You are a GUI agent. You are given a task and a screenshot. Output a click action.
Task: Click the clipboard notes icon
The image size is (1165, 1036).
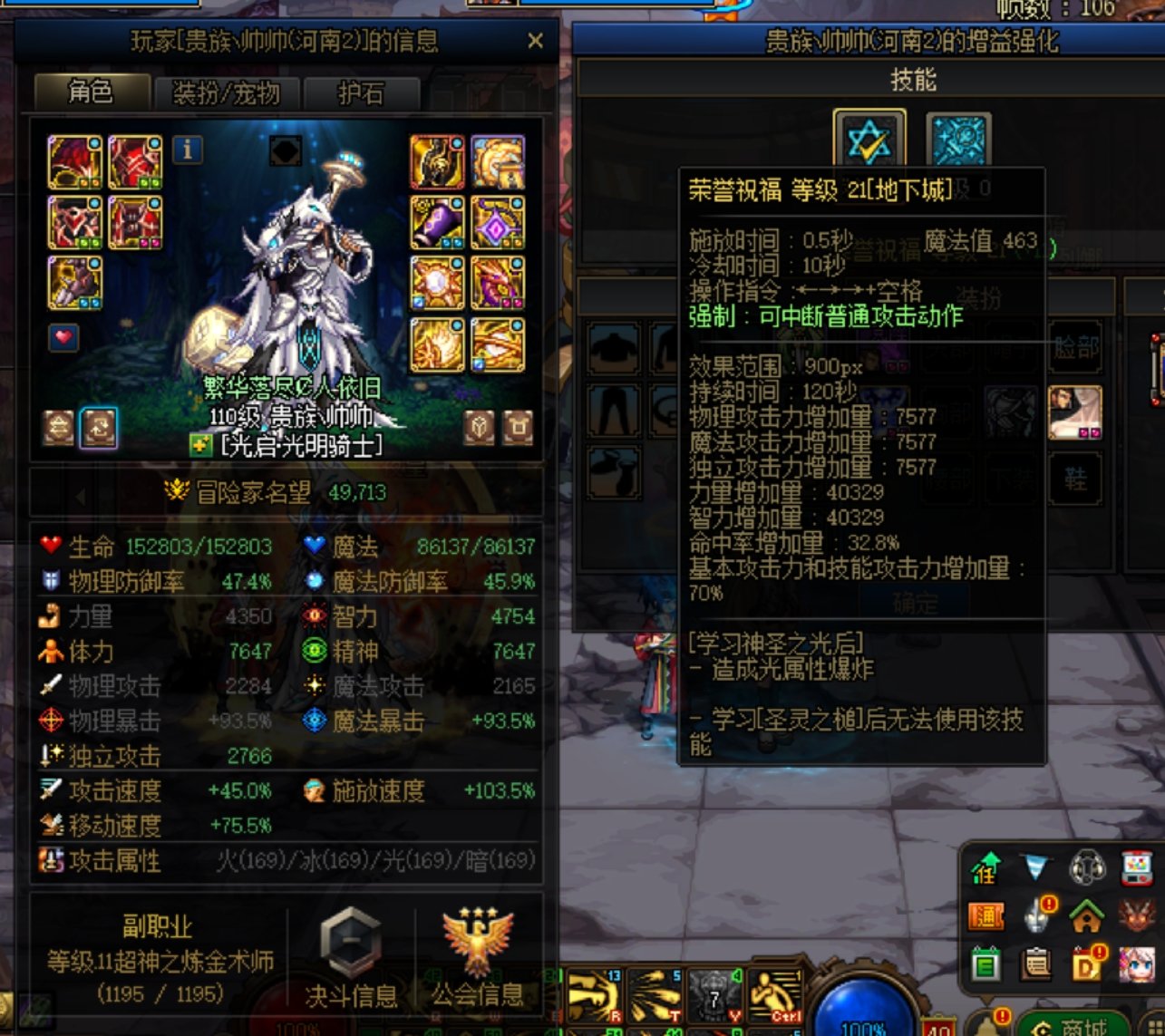1036,963
